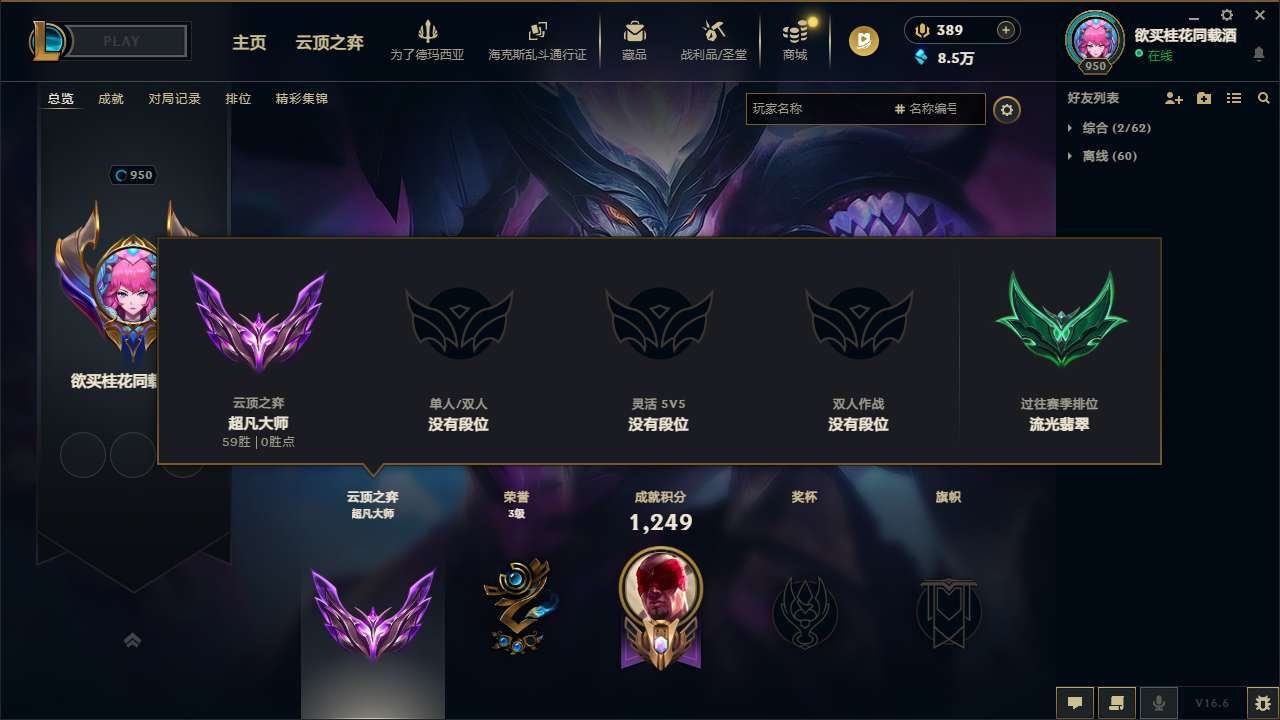Open the 对局记录 match history tab

tap(174, 99)
